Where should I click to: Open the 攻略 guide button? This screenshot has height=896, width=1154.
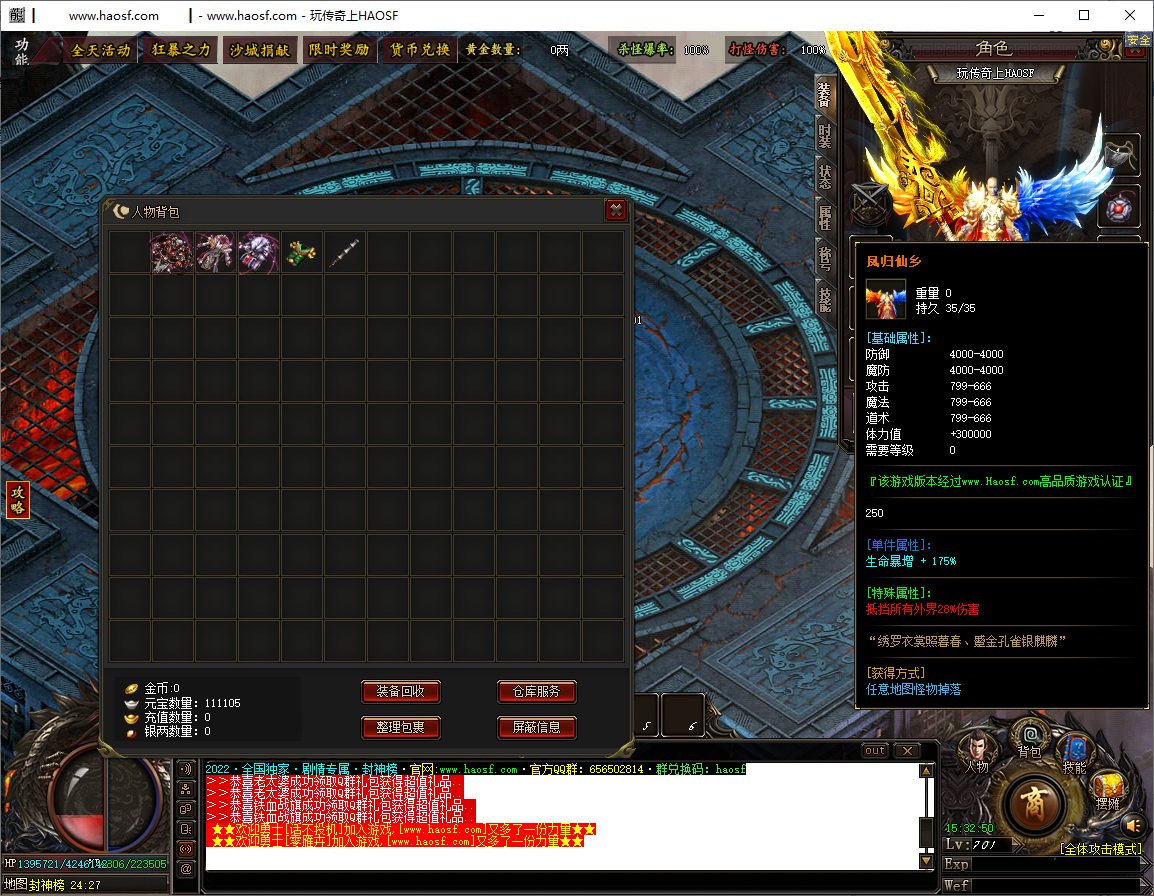(x=17, y=499)
